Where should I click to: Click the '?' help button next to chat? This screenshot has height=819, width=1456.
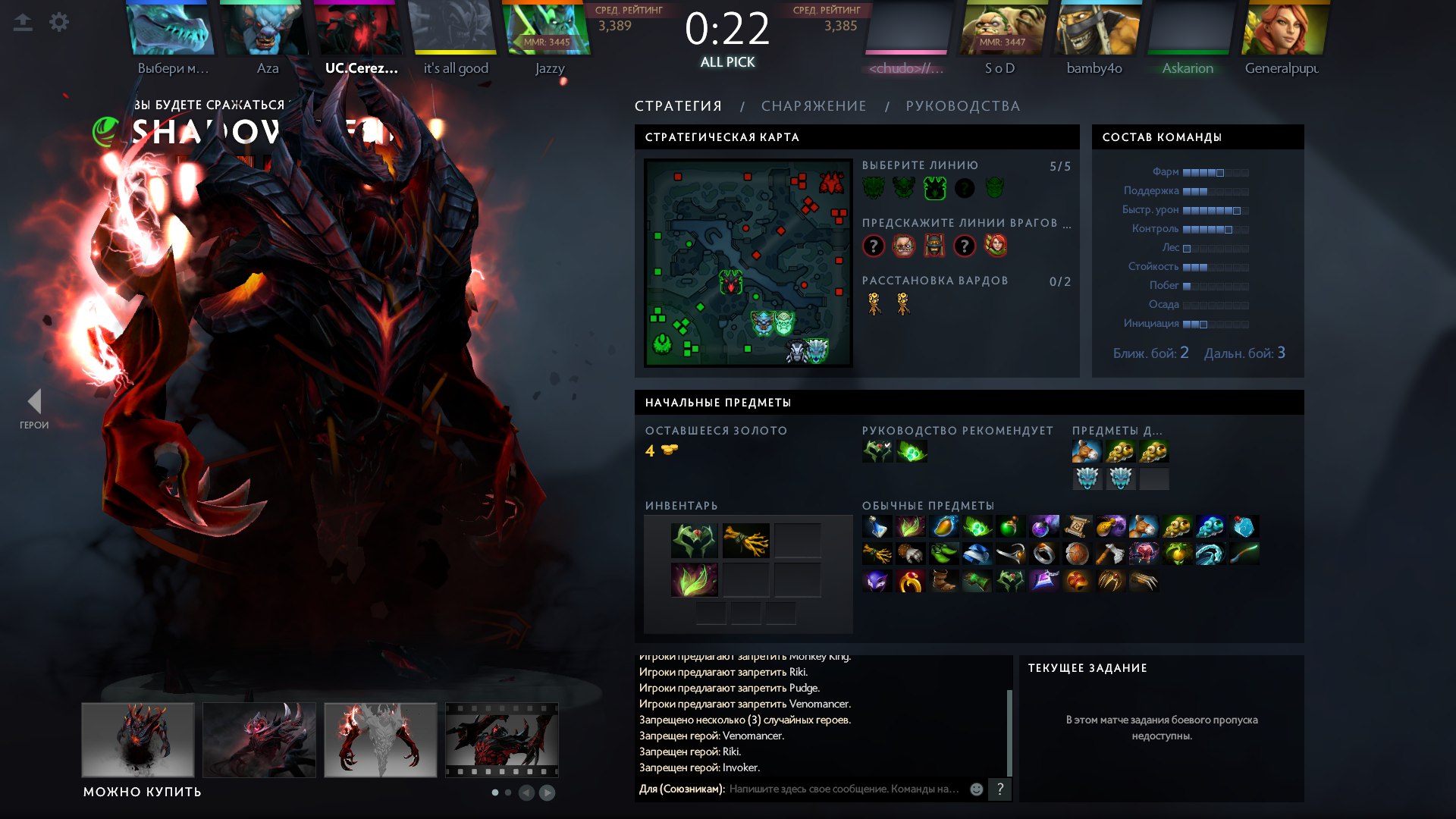click(x=1000, y=789)
